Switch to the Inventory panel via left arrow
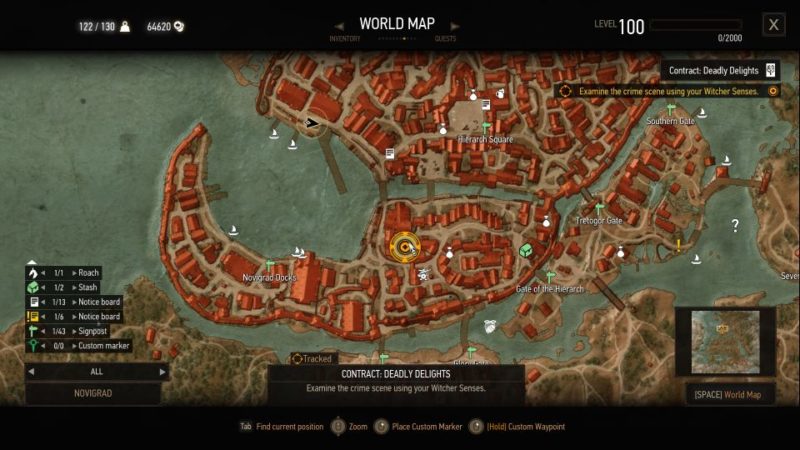 click(x=340, y=25)
